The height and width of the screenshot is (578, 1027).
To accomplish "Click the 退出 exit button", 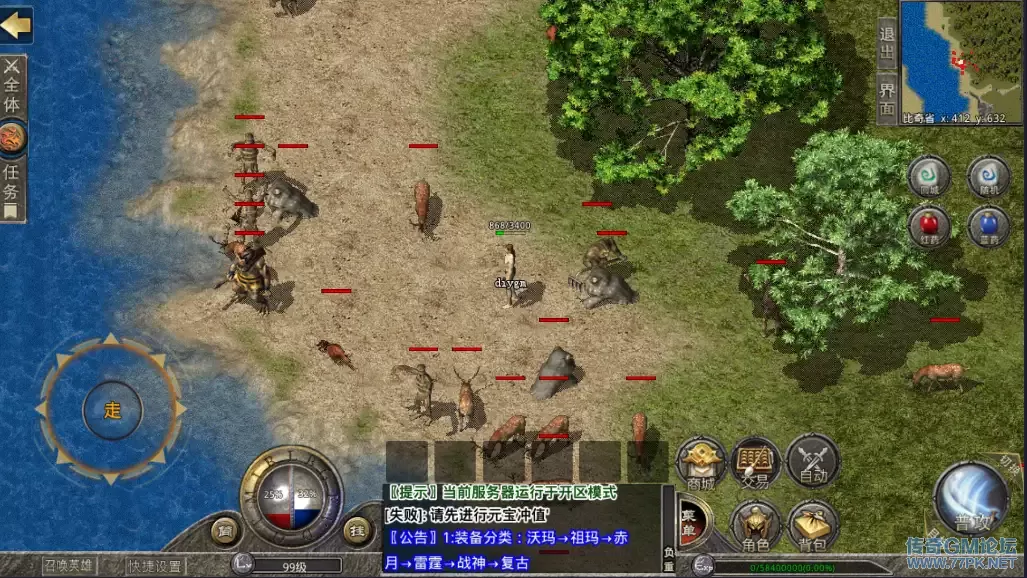I will coord(886,45).
